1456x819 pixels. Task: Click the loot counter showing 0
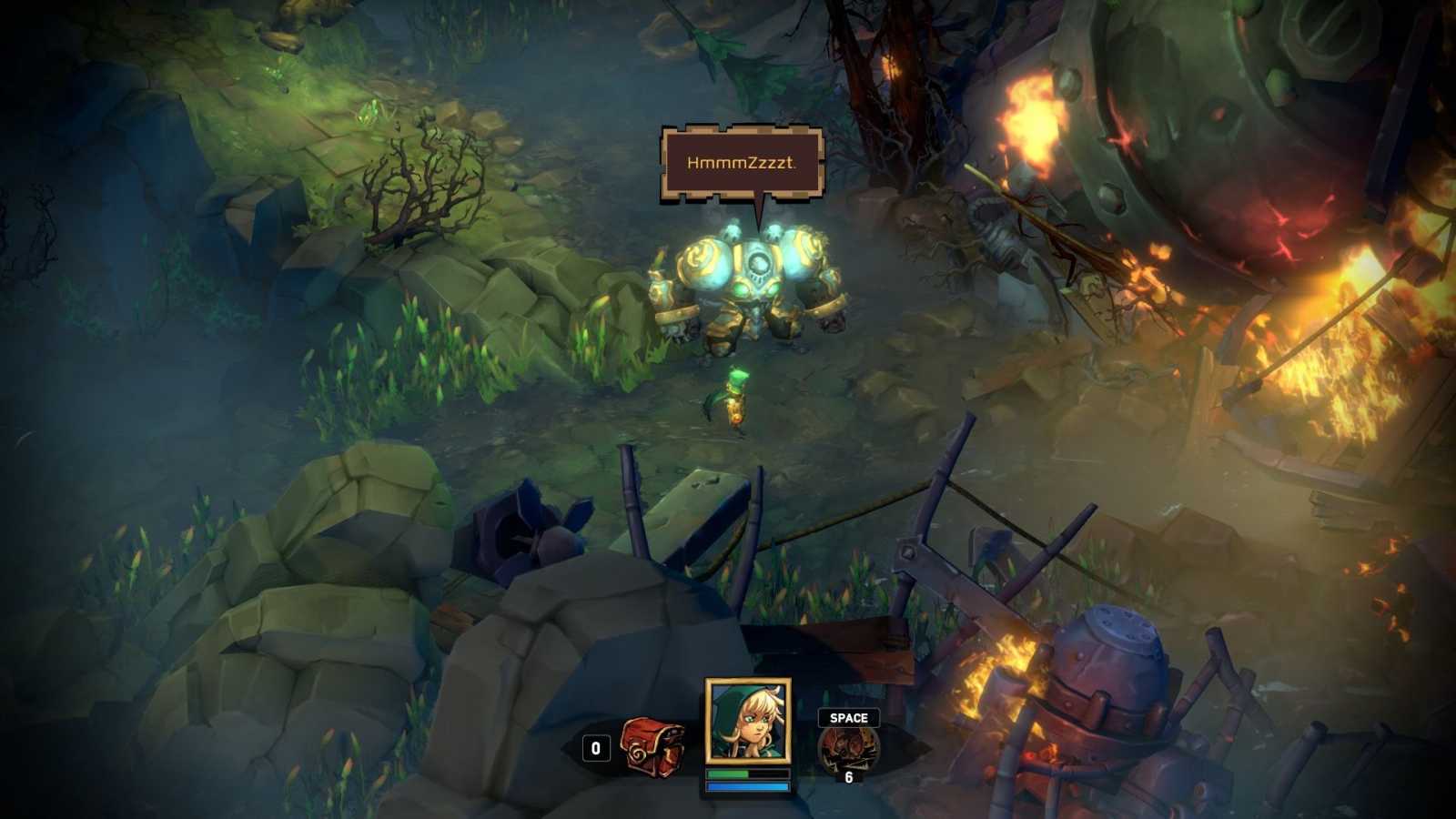point(596,749)
